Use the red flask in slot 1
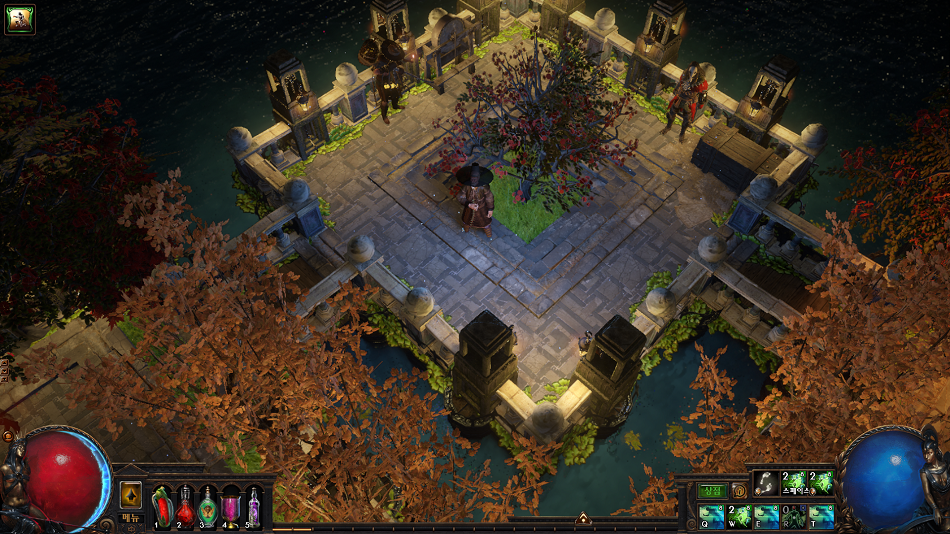 click(162, 505)
